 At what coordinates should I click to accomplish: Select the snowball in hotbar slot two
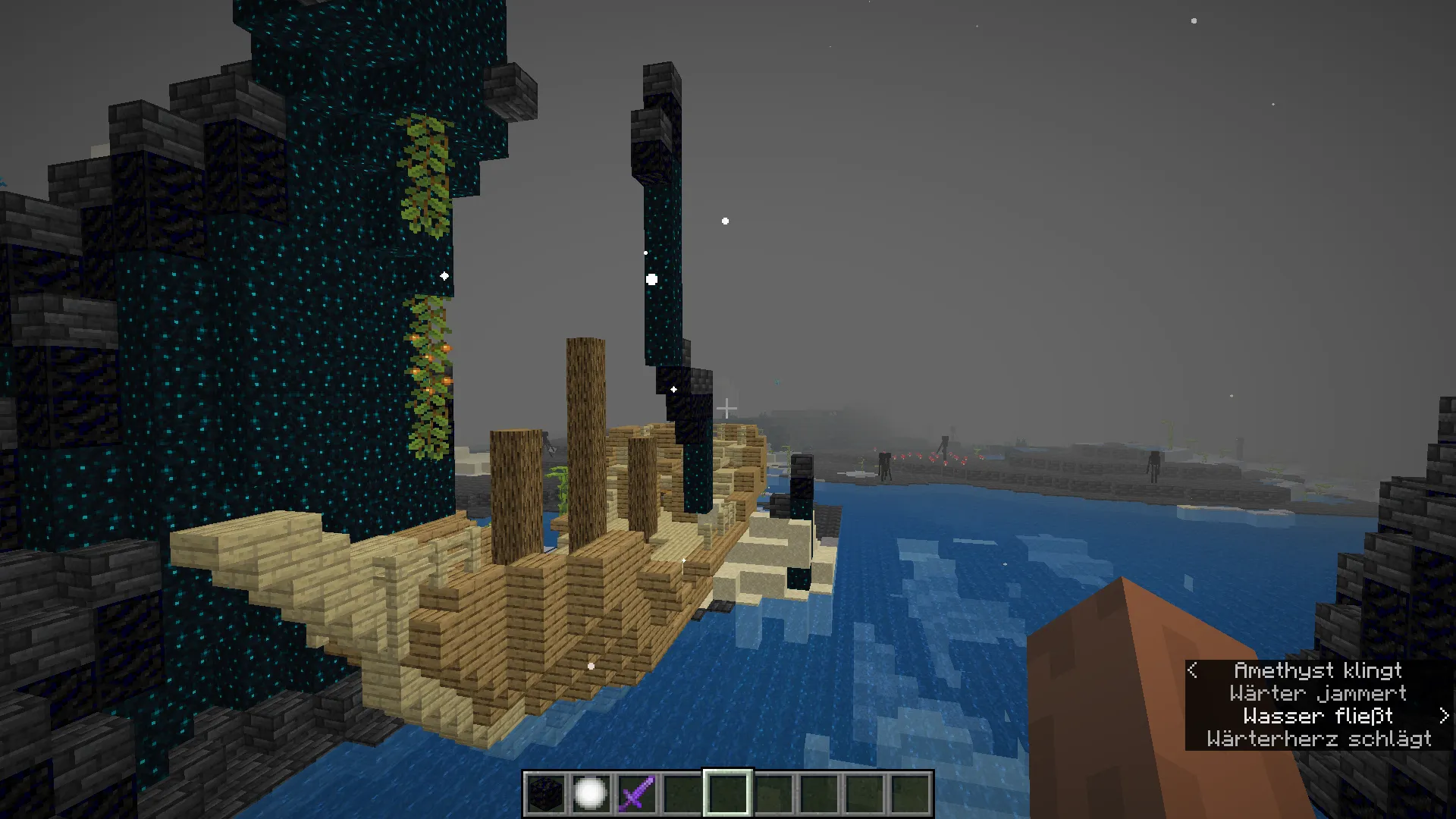(x=593, y=795)
